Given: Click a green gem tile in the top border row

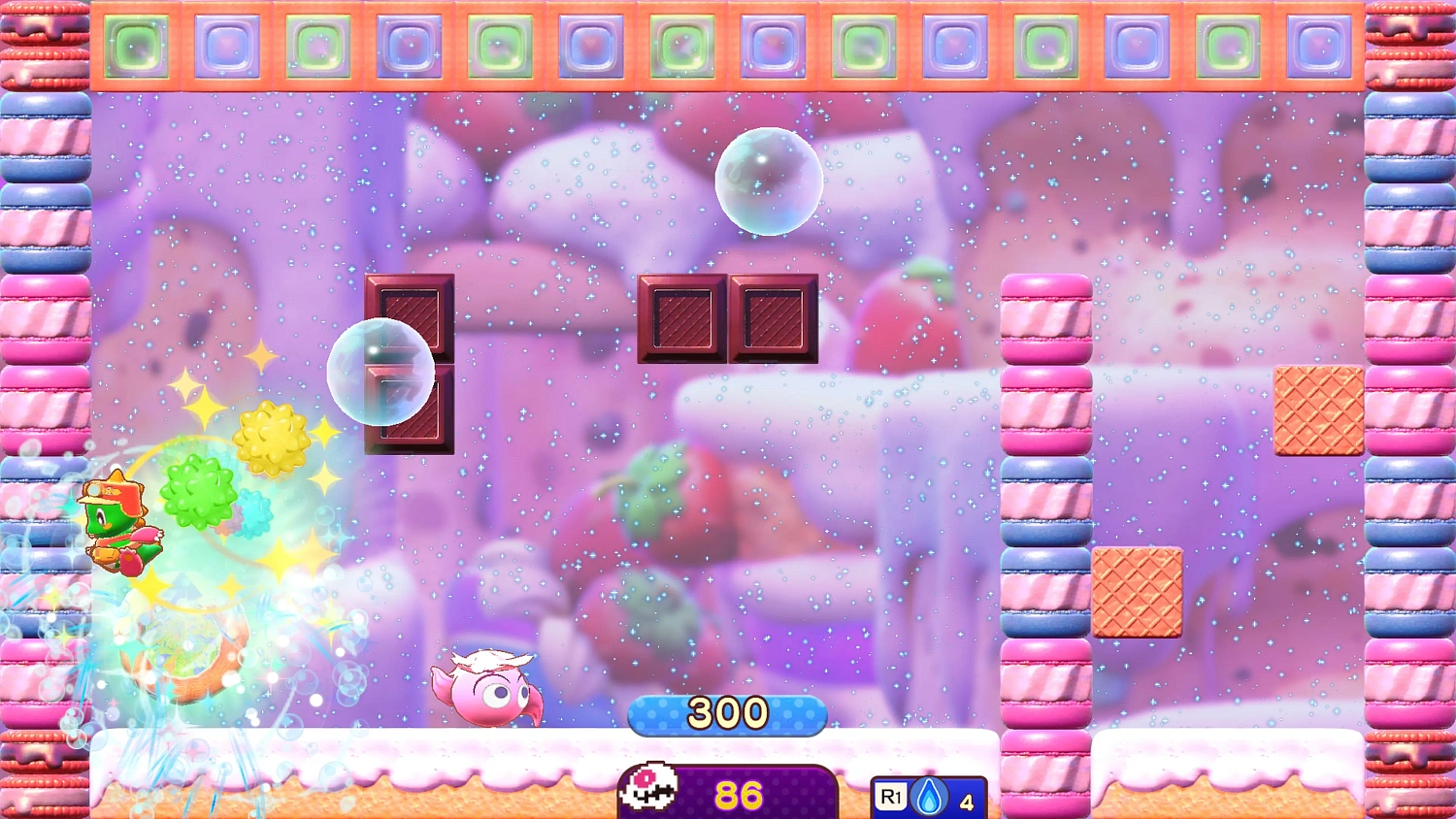Looking at the screenshot, I should tap(137, 44).
